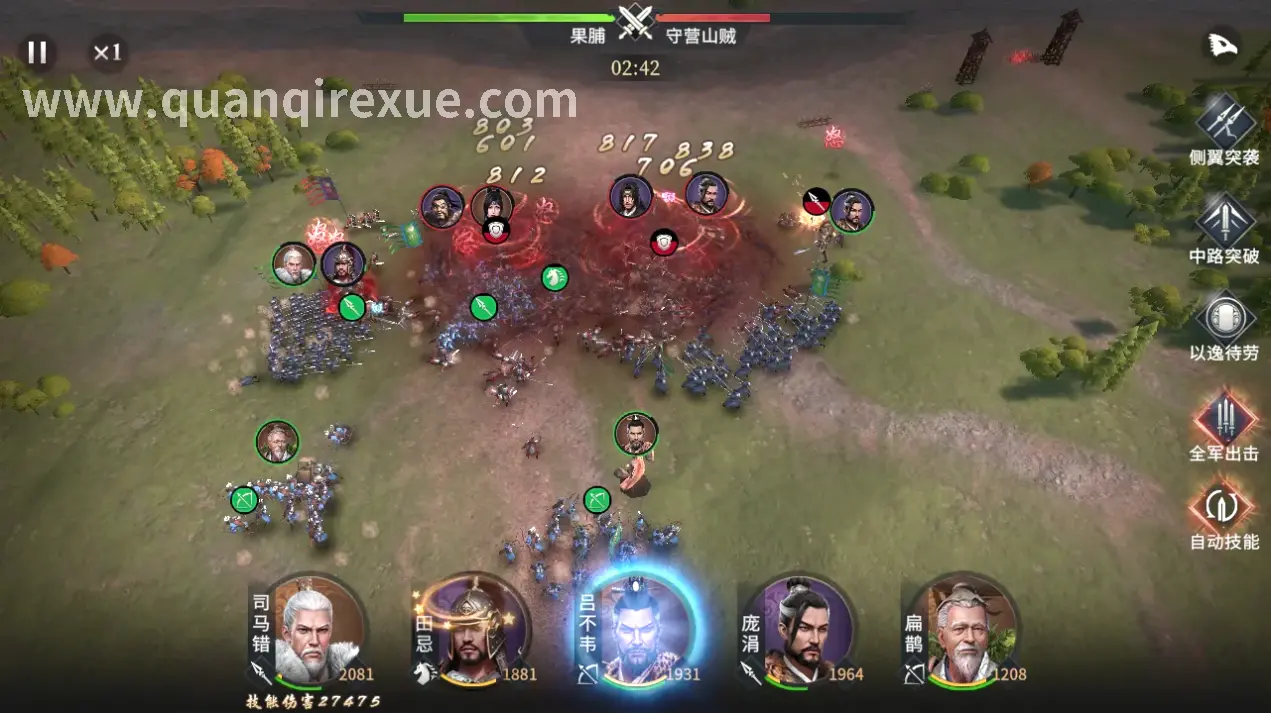Open the bird icon in top corner

tap(1222, 46)
